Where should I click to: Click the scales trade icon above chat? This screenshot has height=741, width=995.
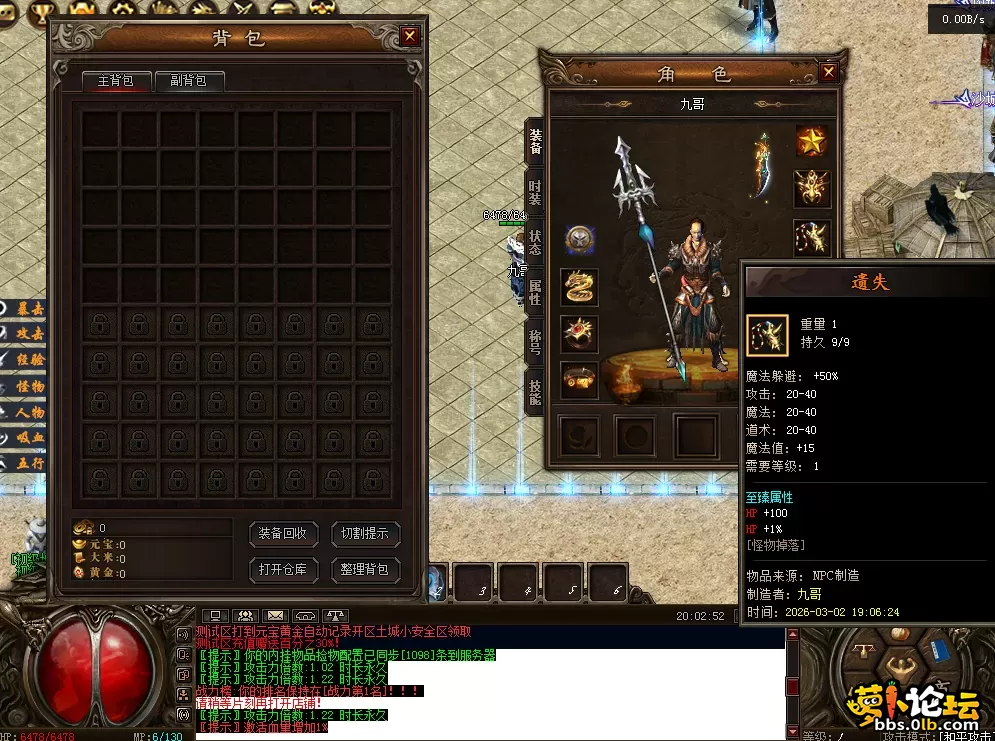(x=337, y=616)
